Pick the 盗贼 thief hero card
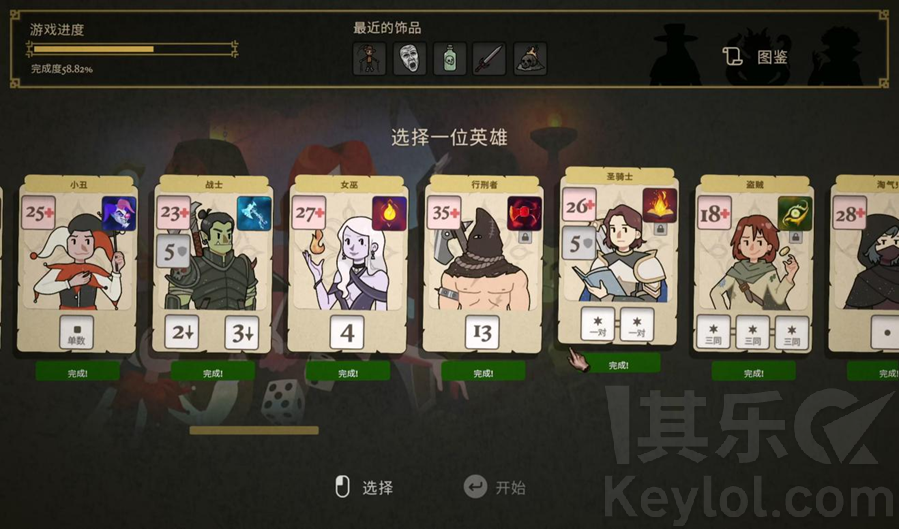 (x=753, y=265)
